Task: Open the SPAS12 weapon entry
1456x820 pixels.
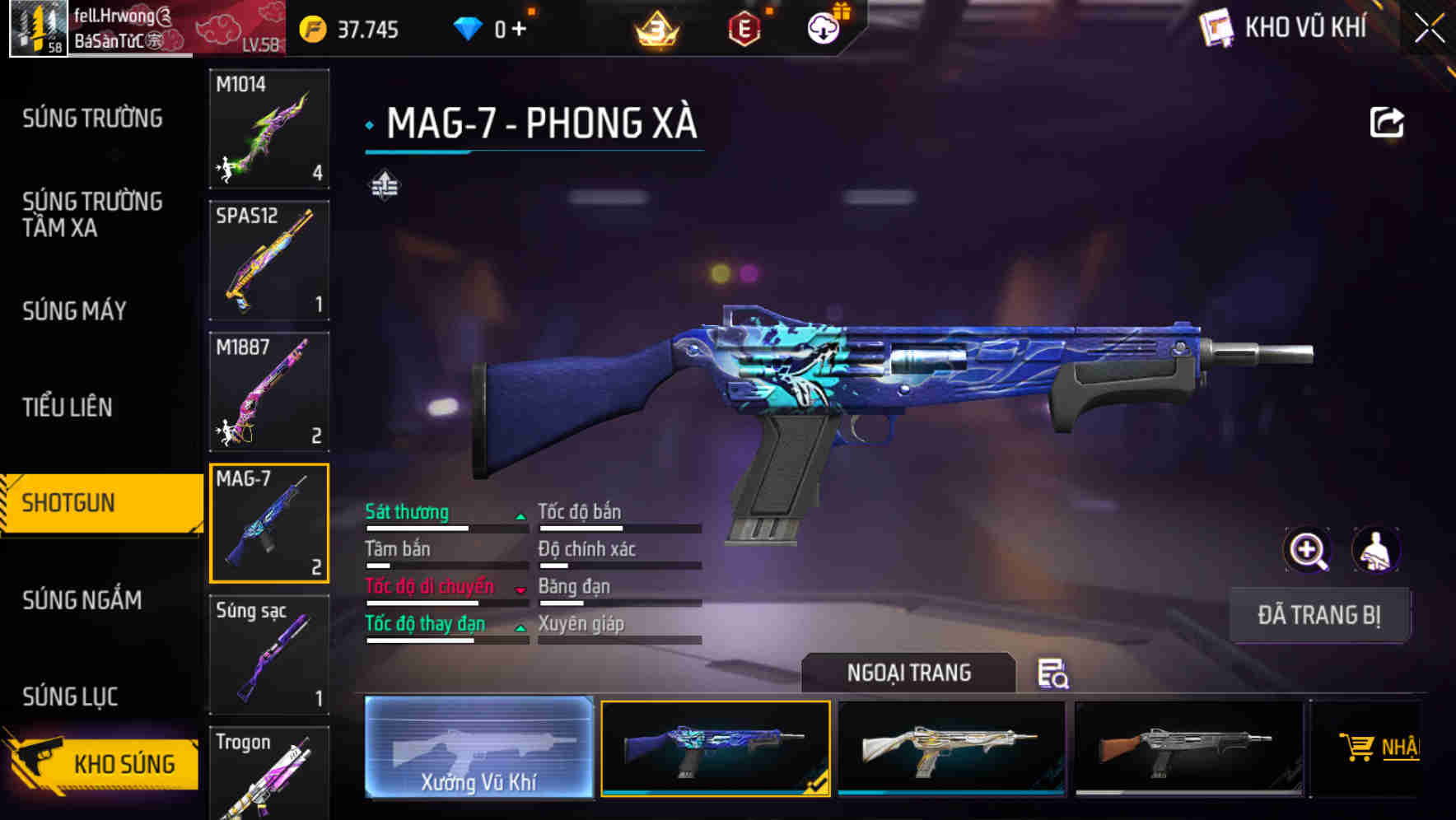Action: click(268, 259)
